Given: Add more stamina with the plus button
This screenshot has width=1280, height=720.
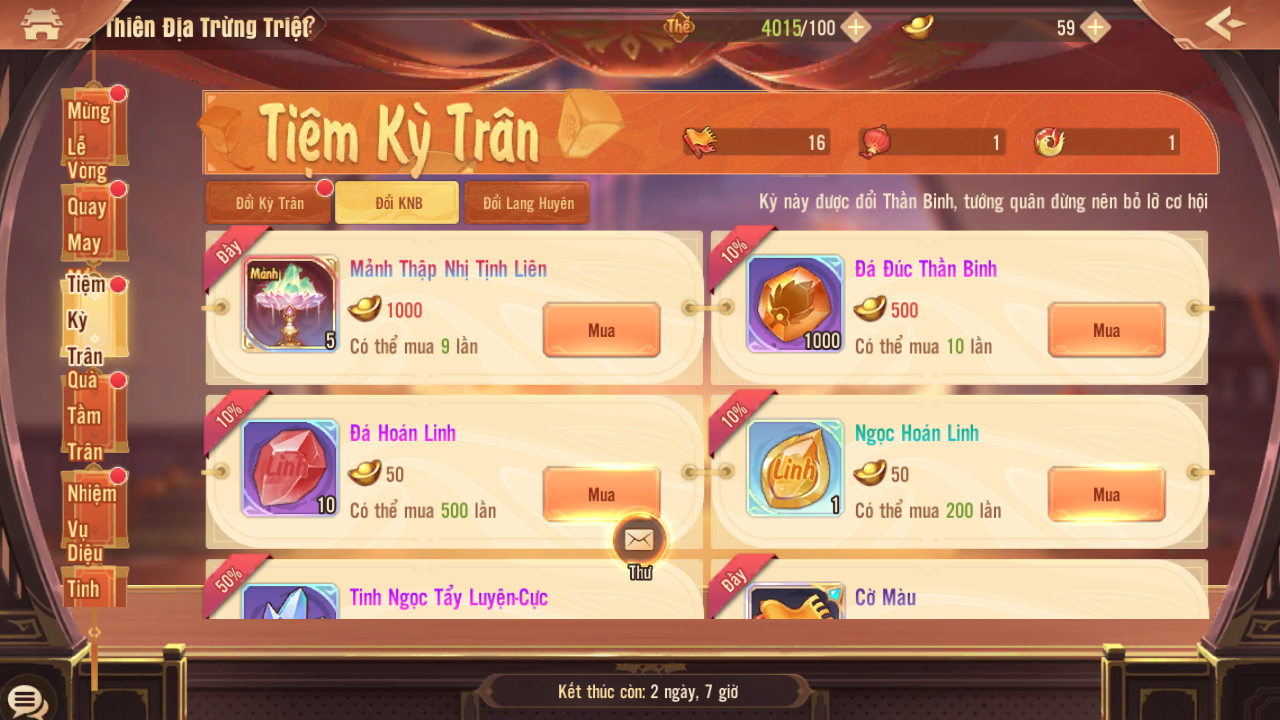Looking at the screenshot, I should pos(855,27).
